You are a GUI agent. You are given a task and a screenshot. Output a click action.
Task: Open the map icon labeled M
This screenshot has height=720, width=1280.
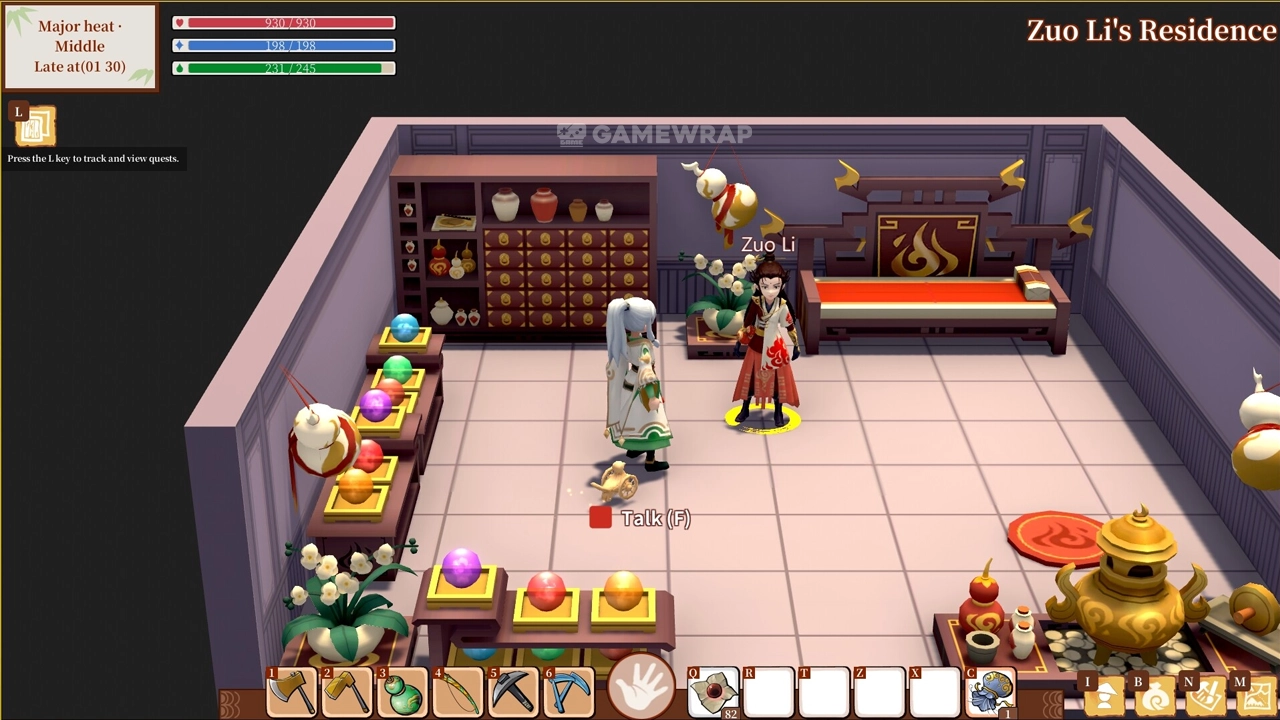coord(1257,697)
